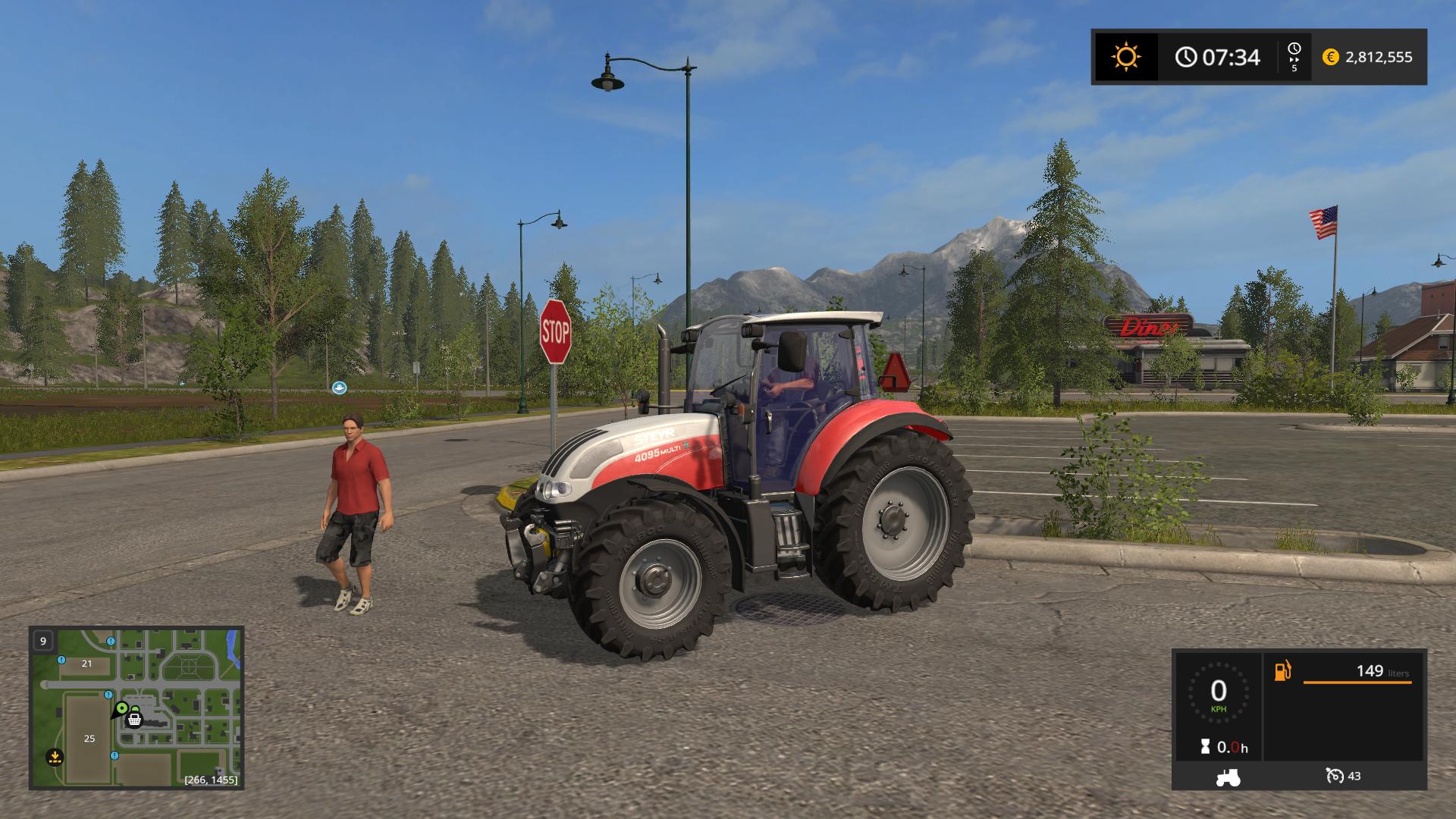Image resolution: width=1456 pixels, height=819 pixels.
Task: Click the euro coin money icon
Action: click(x=1330, y=57)
